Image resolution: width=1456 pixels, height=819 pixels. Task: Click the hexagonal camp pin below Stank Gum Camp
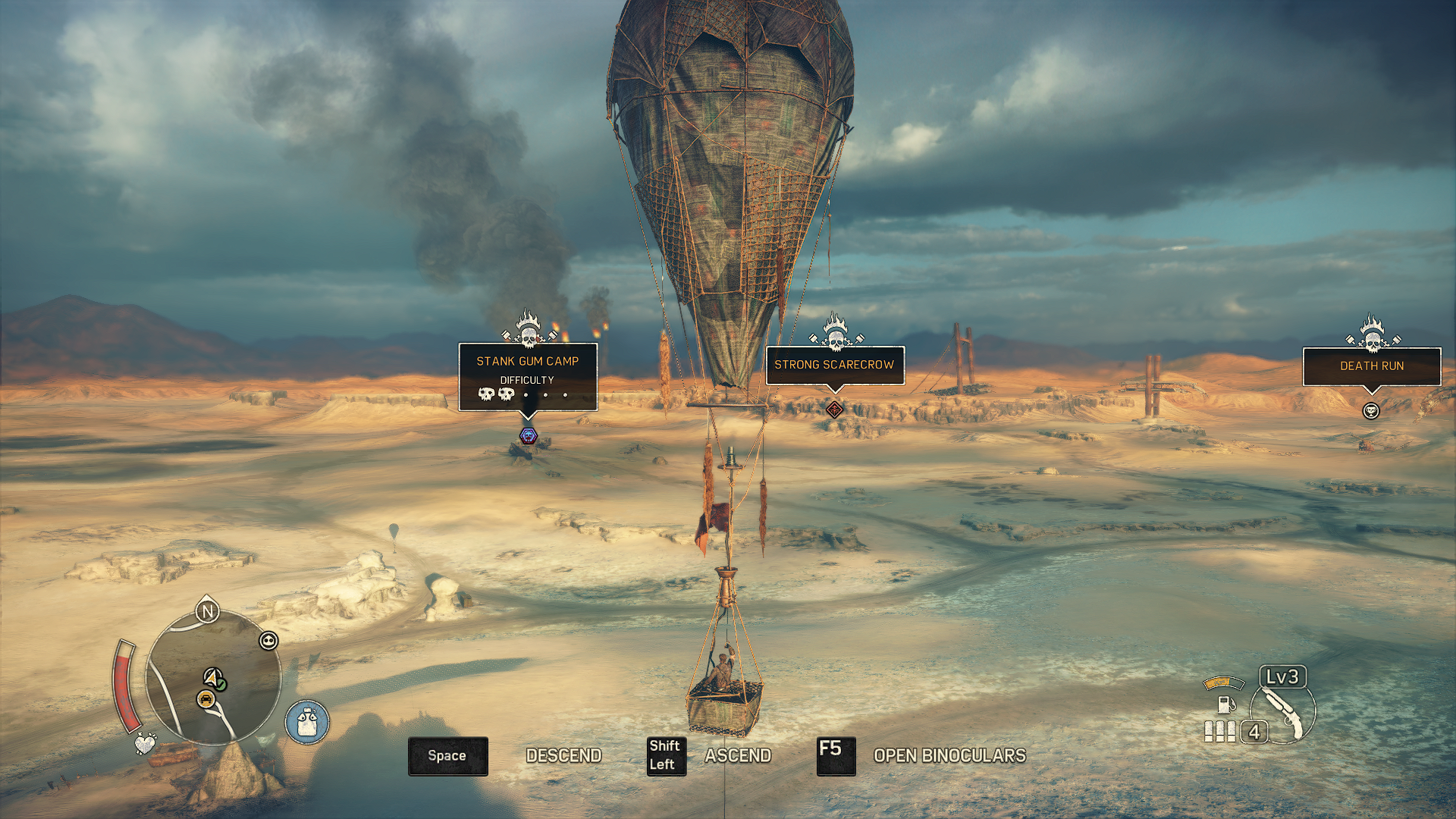(529, 435)
